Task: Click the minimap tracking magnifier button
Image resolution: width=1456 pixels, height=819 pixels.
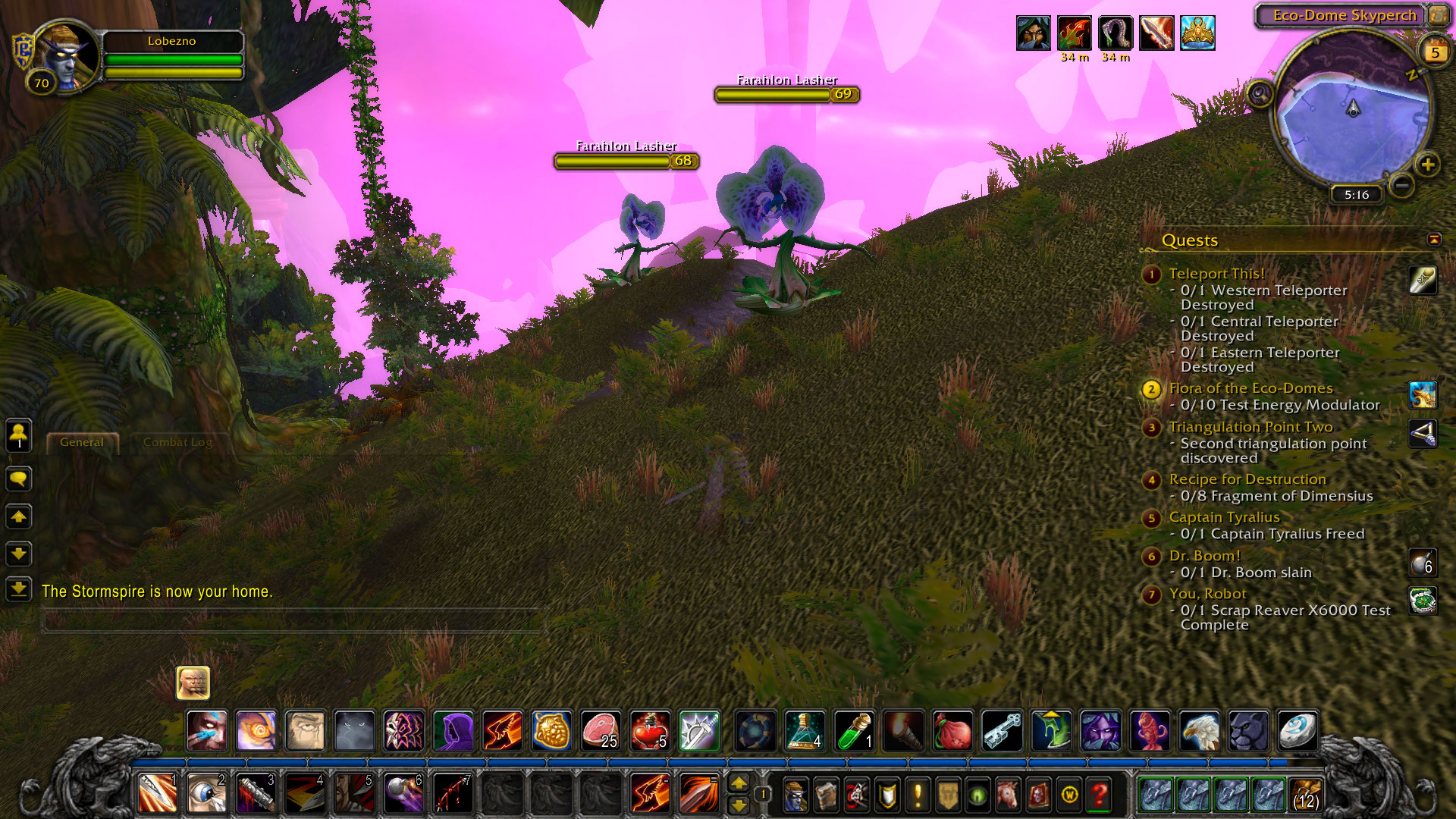Action: pos(1260,94)
